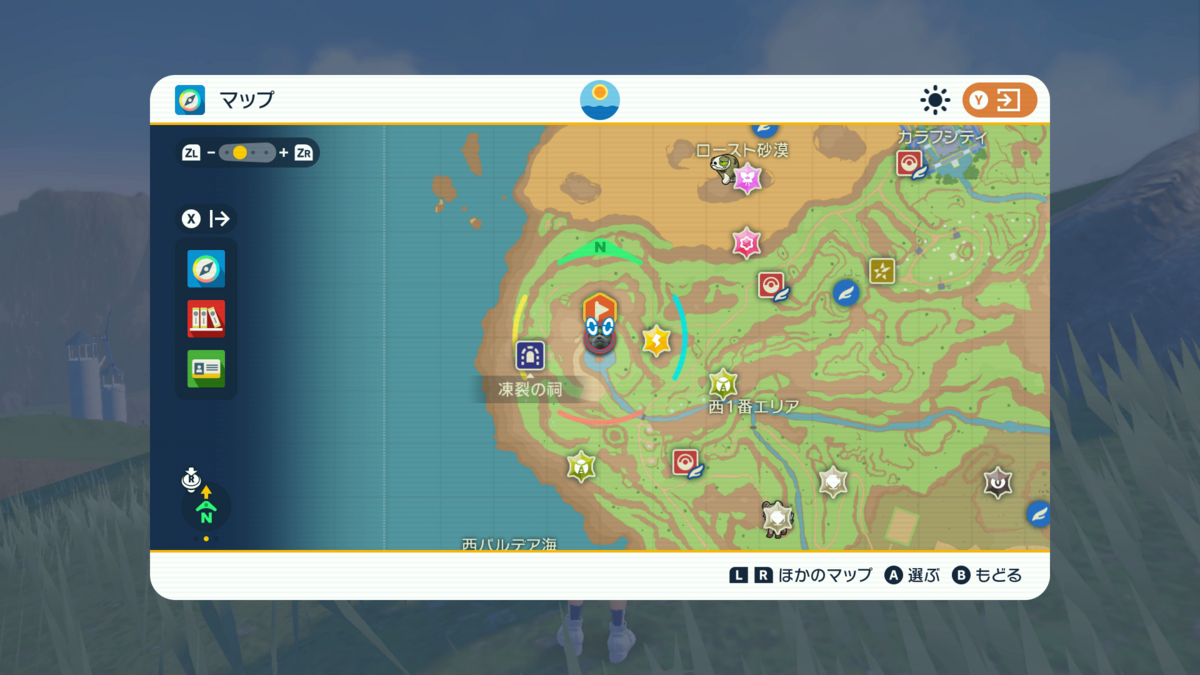Click the daytime sun icon in header

pos(935,100)
